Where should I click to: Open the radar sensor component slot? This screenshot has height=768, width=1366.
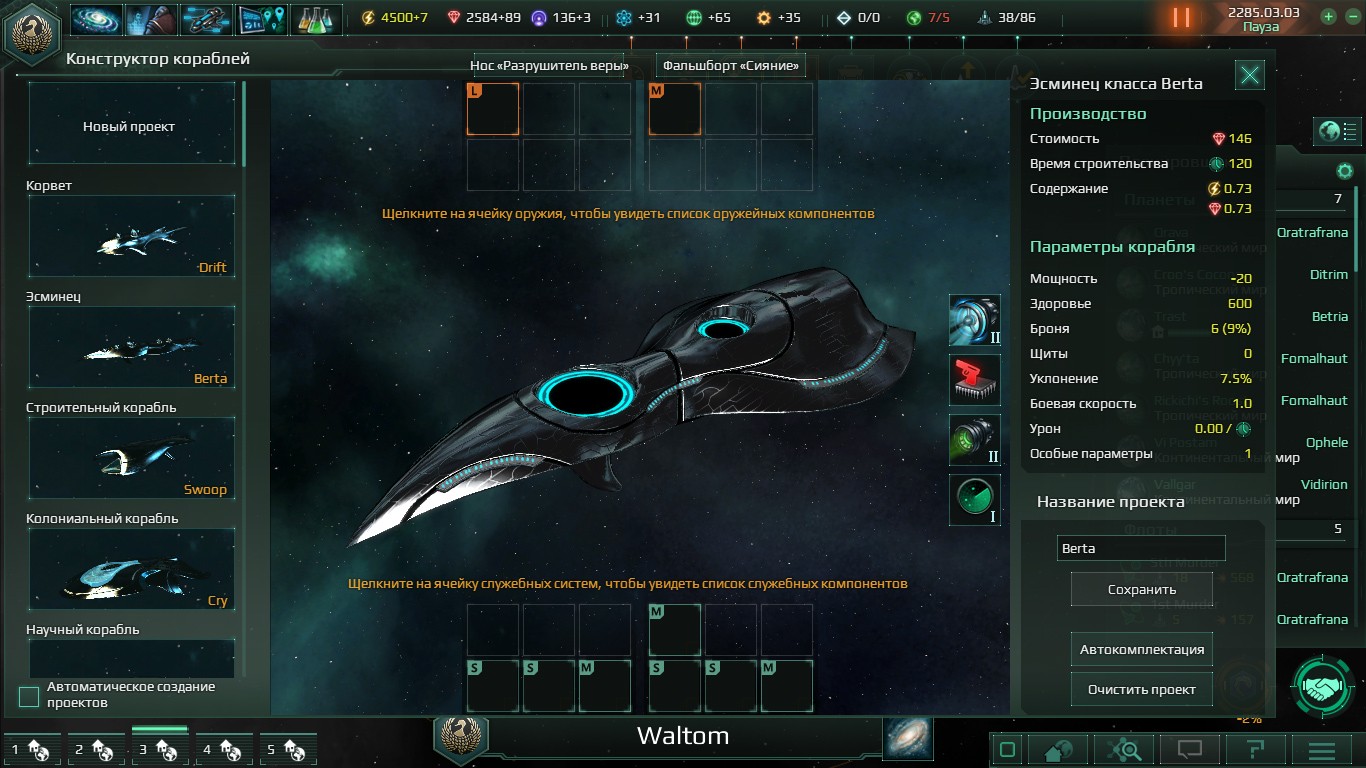[974, 499]
